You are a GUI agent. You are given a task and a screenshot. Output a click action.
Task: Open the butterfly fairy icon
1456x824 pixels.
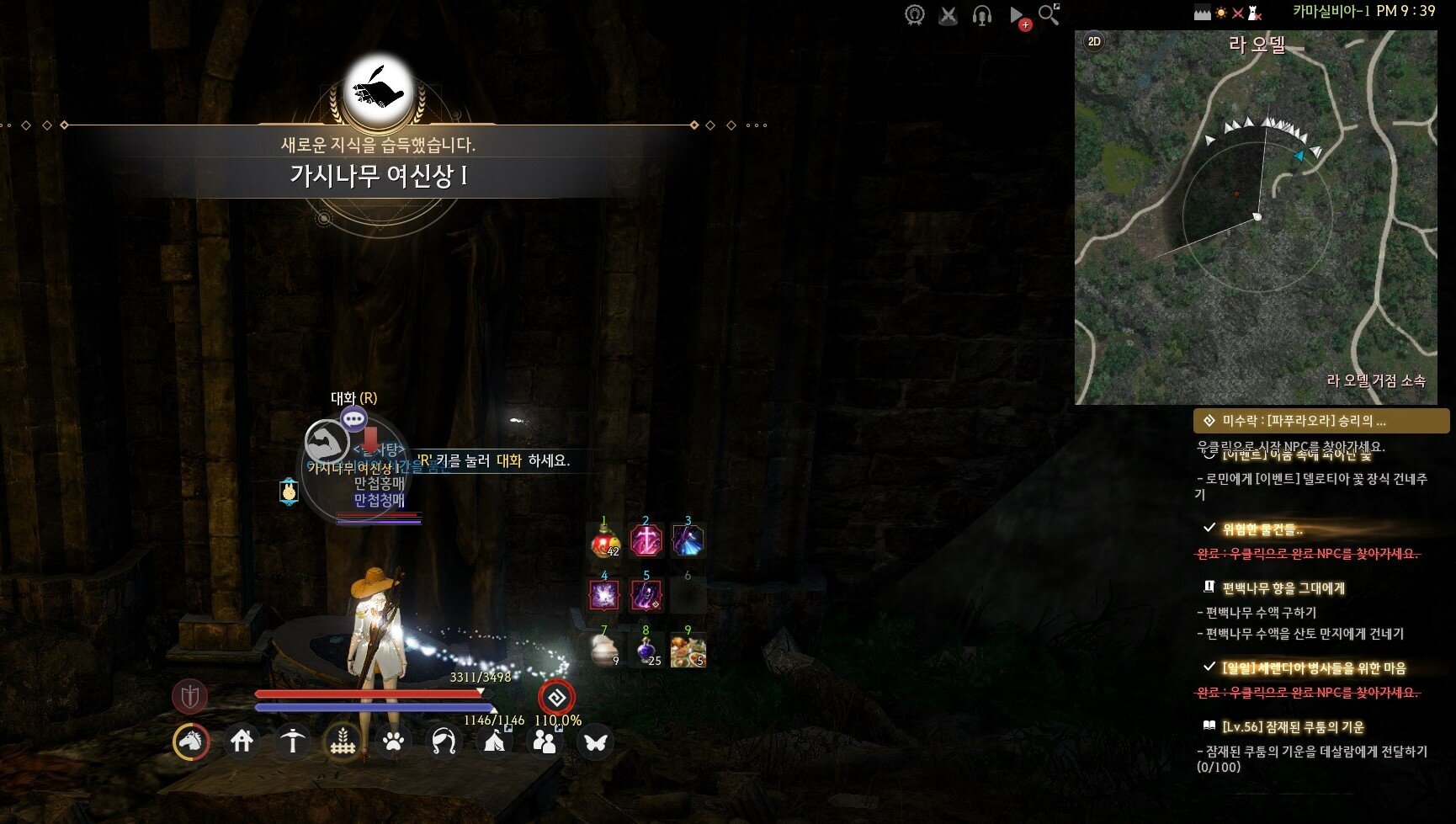595,742
